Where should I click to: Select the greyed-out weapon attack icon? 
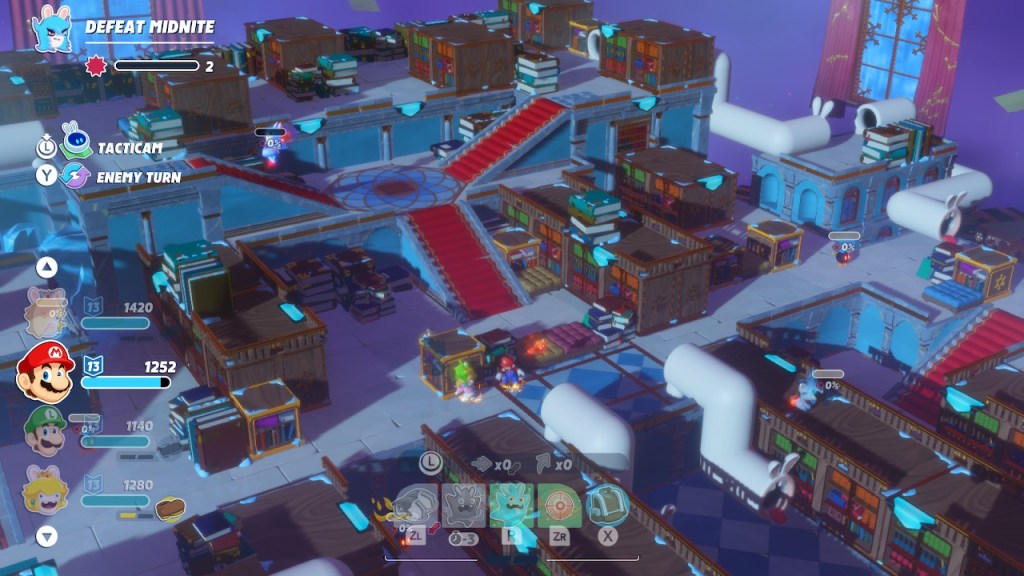pos(416,506)
